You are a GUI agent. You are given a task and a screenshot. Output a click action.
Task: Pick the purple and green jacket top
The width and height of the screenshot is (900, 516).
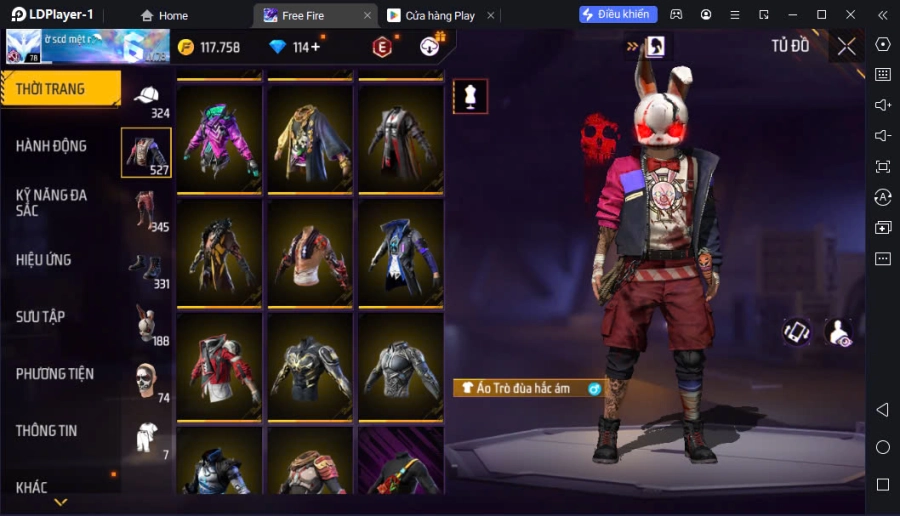pyautogui.click(x=219, y=137)
